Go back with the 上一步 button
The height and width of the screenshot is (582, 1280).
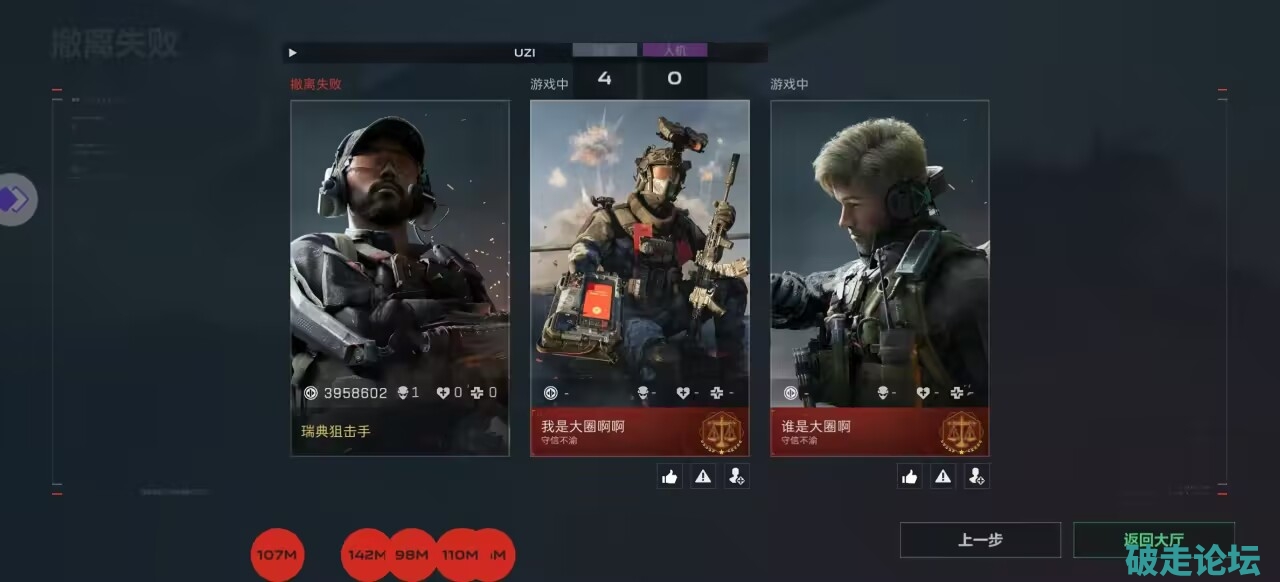coord(980,540)
